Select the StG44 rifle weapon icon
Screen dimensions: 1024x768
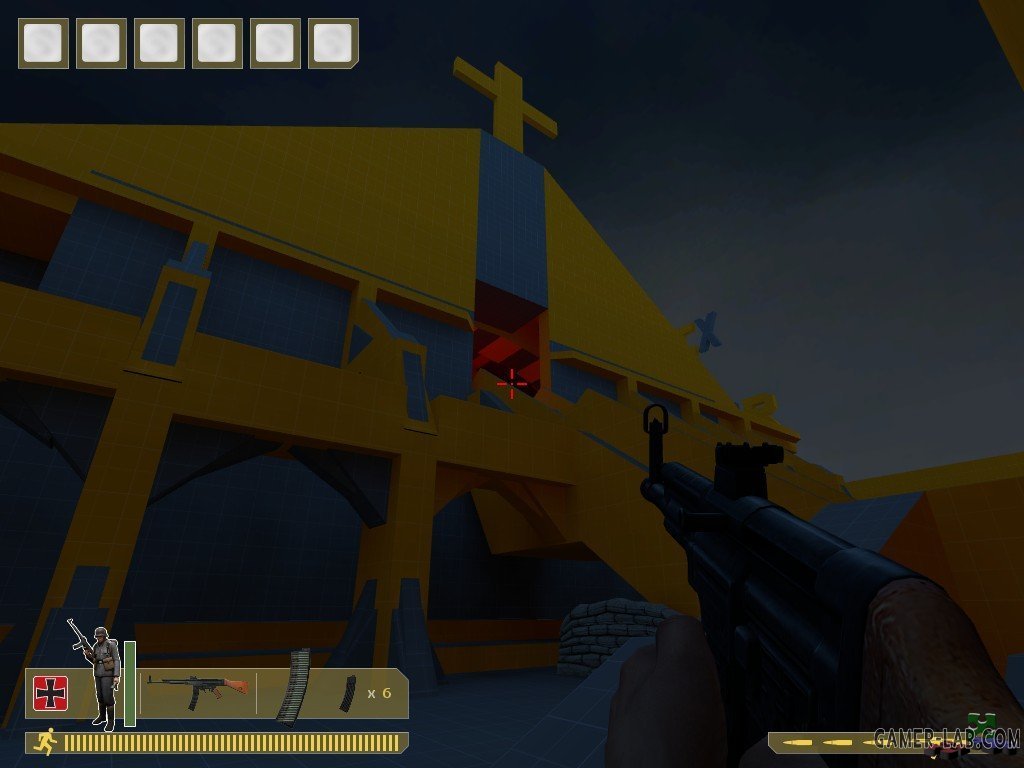197,690
